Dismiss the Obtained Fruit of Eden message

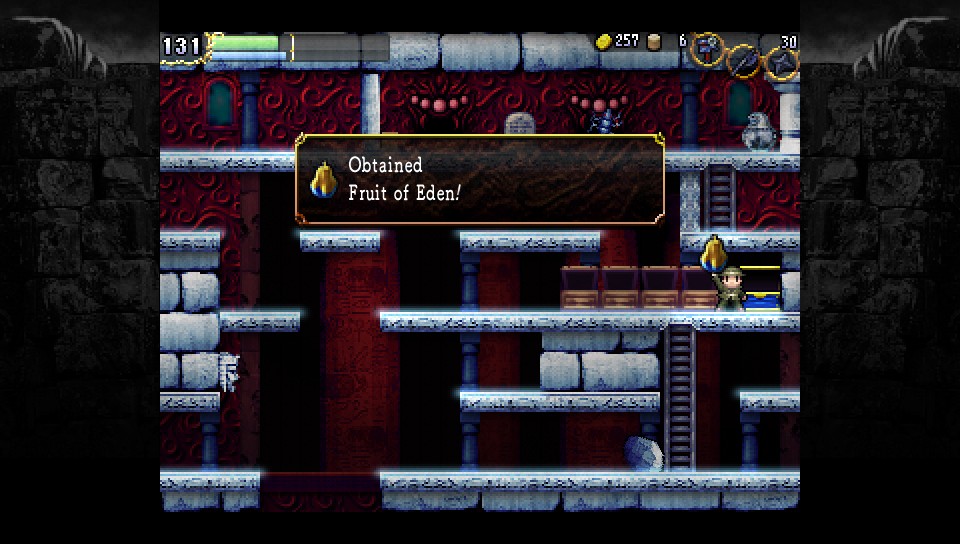(x=479, y=178)
